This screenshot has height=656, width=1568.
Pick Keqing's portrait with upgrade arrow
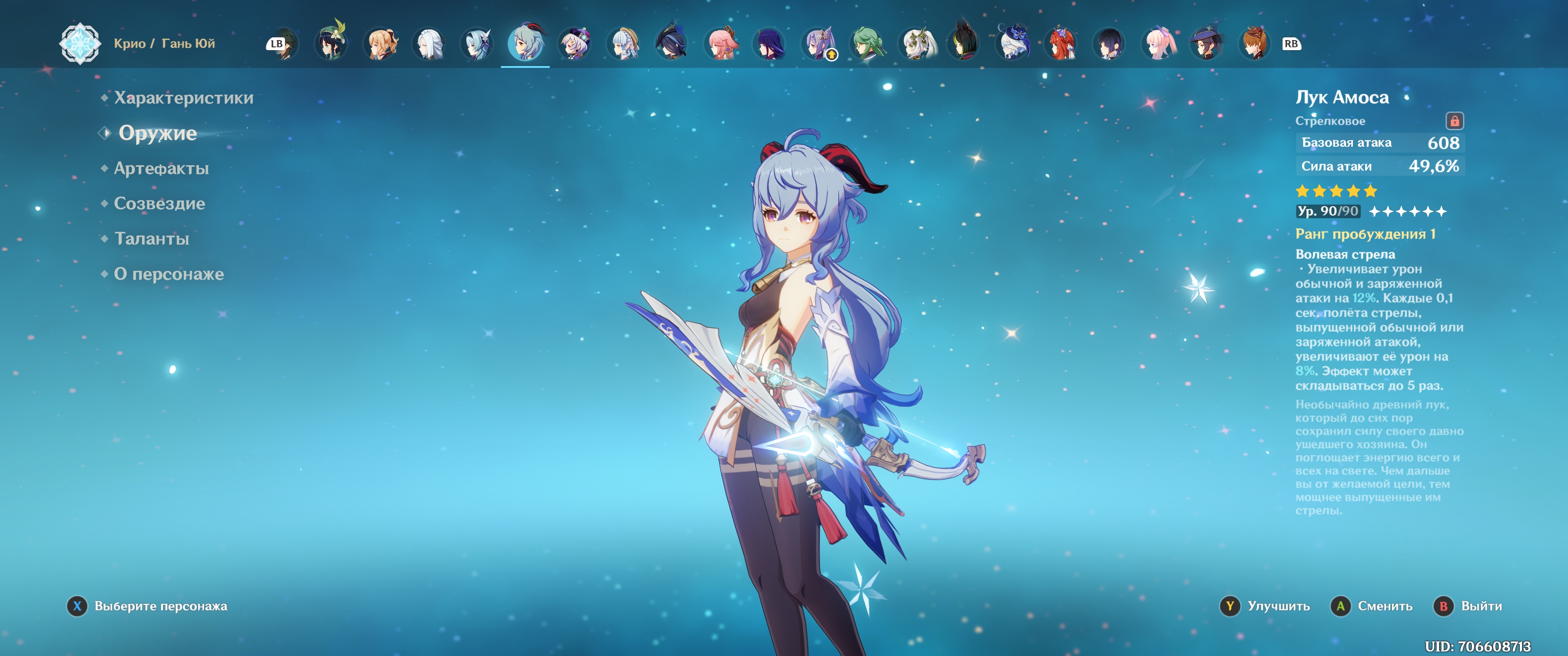(x=818, y=43)
